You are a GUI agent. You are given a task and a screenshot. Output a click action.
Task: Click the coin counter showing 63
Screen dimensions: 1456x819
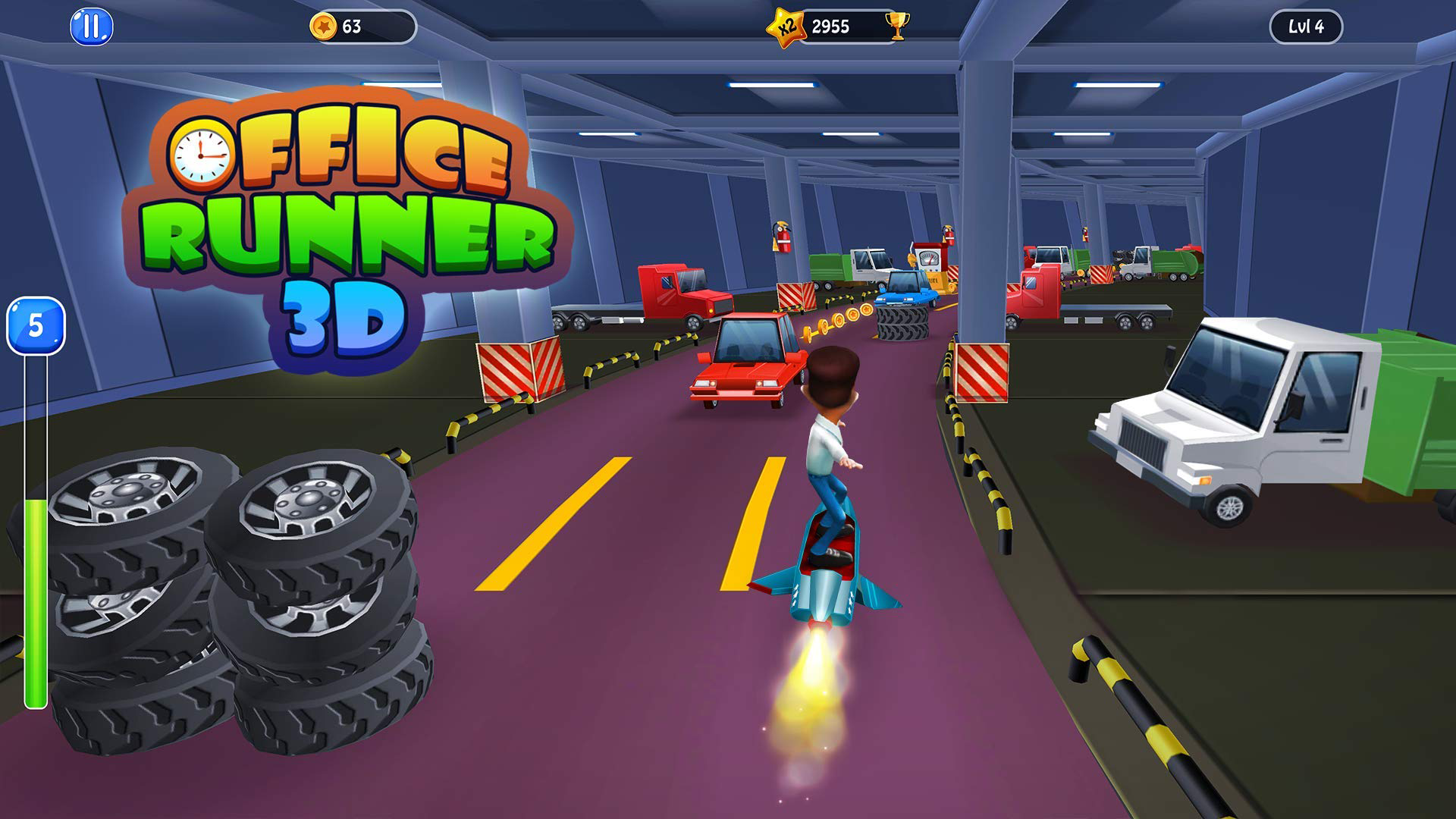[x=356, y=27]
